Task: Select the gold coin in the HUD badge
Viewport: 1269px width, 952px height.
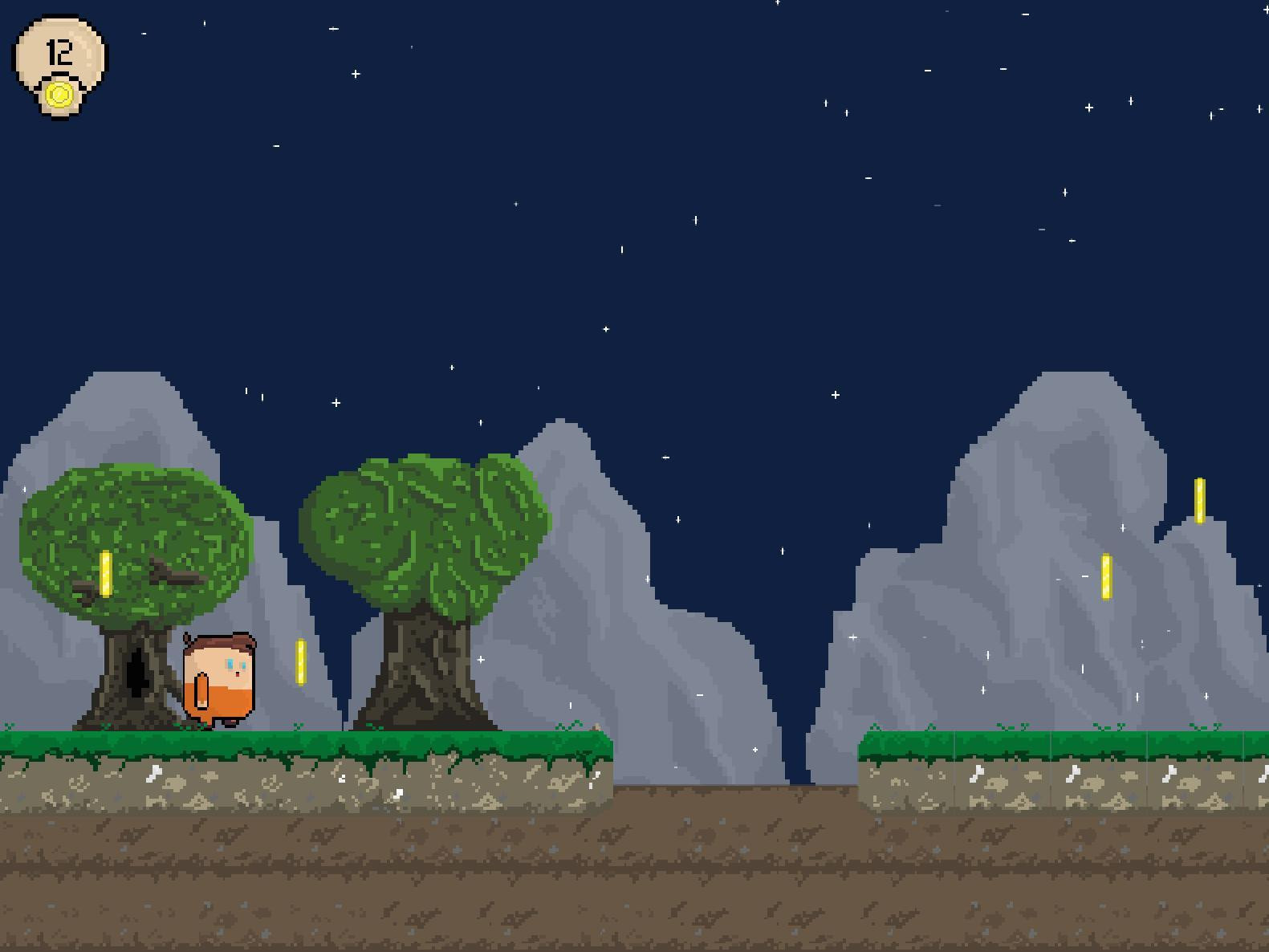Action: [60, 92]
